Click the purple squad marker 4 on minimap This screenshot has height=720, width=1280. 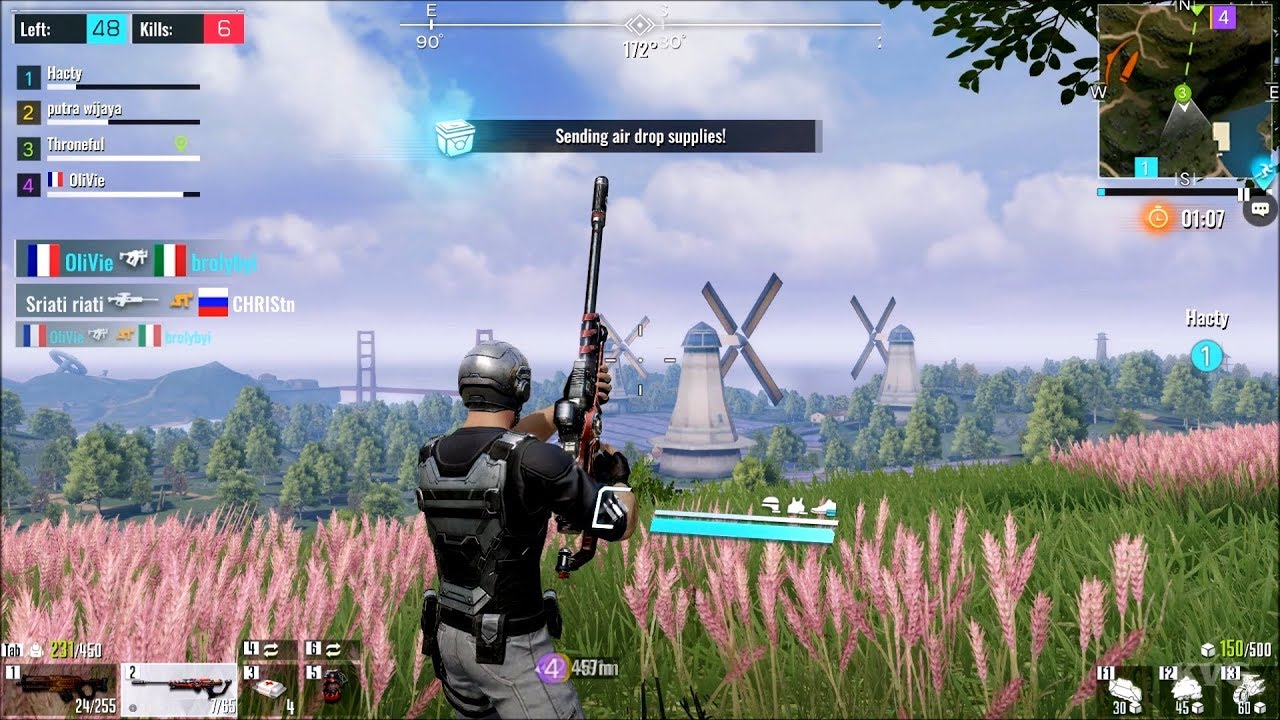coord(1222,17)
